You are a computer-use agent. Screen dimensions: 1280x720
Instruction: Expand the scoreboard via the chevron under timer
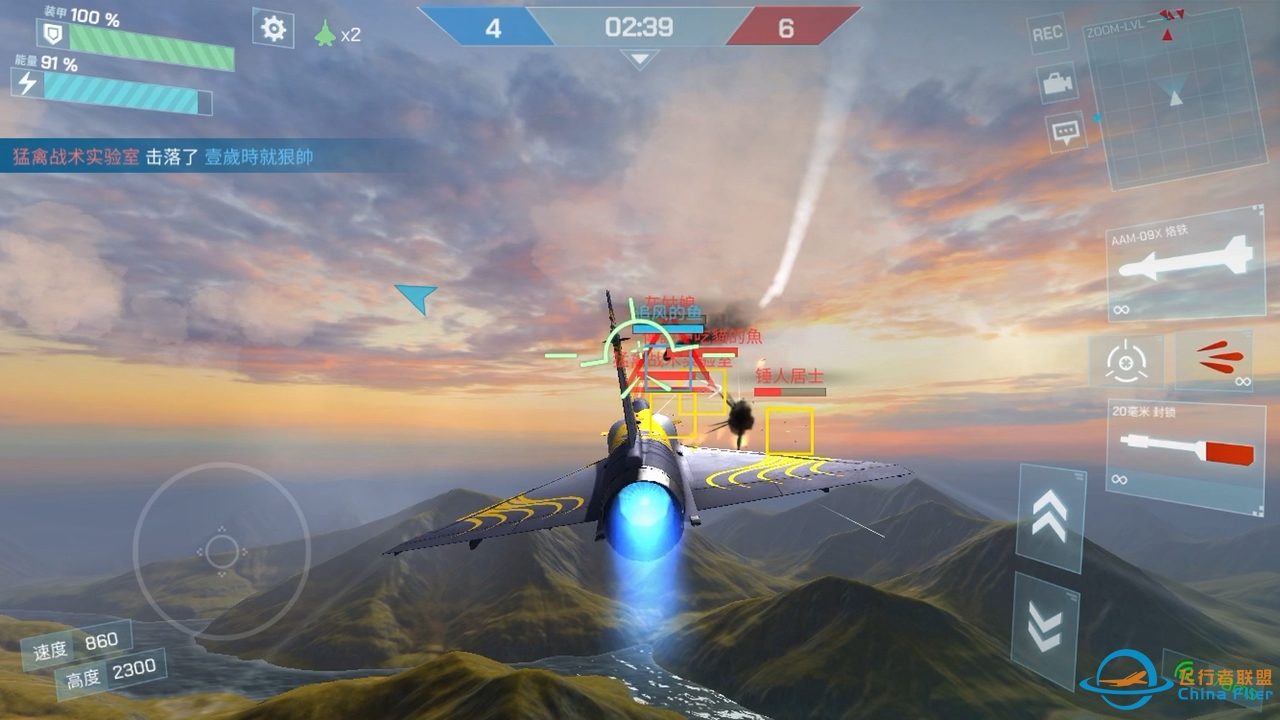point(637,60)
